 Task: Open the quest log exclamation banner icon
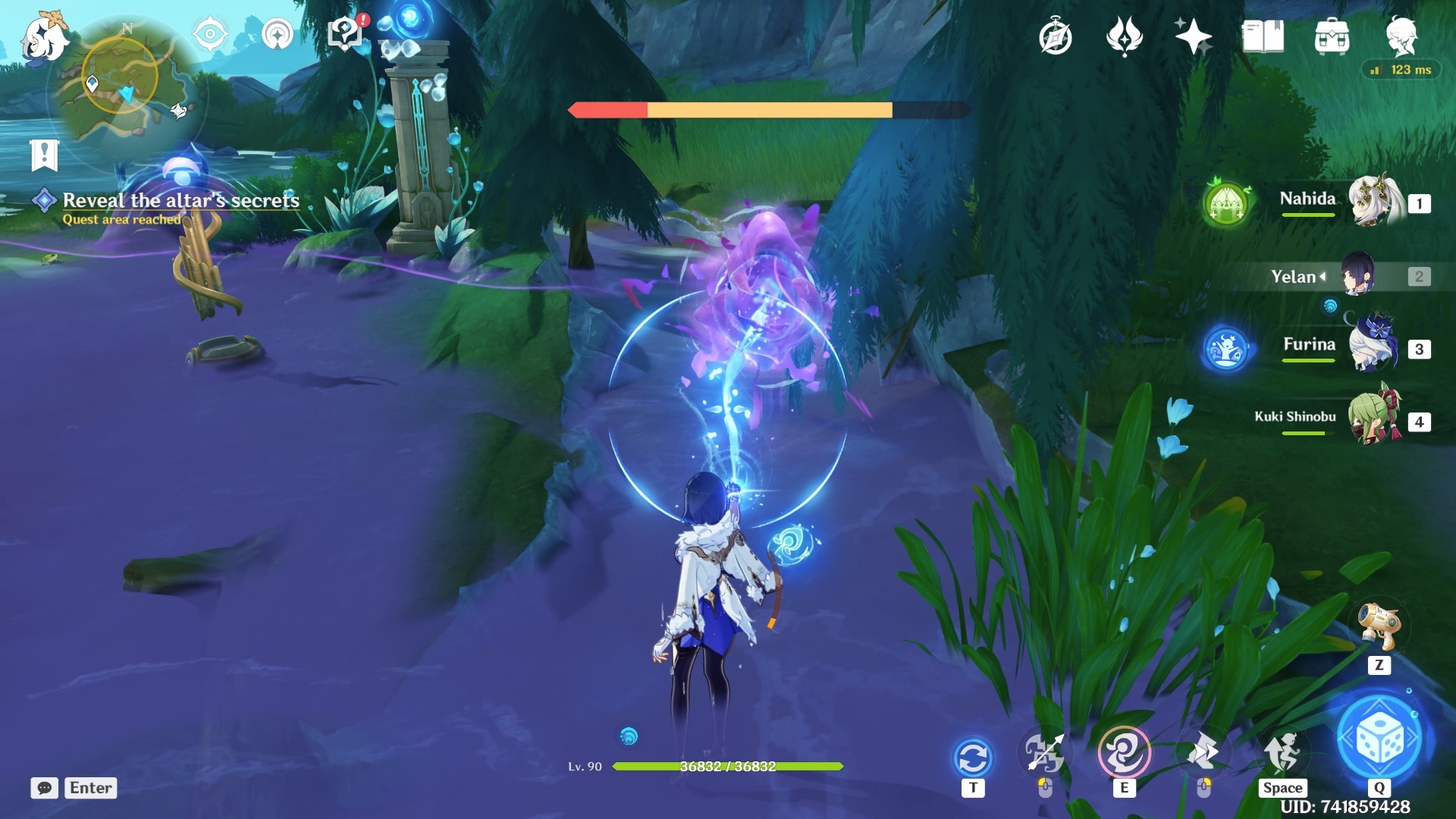click(x=44, y=155)
